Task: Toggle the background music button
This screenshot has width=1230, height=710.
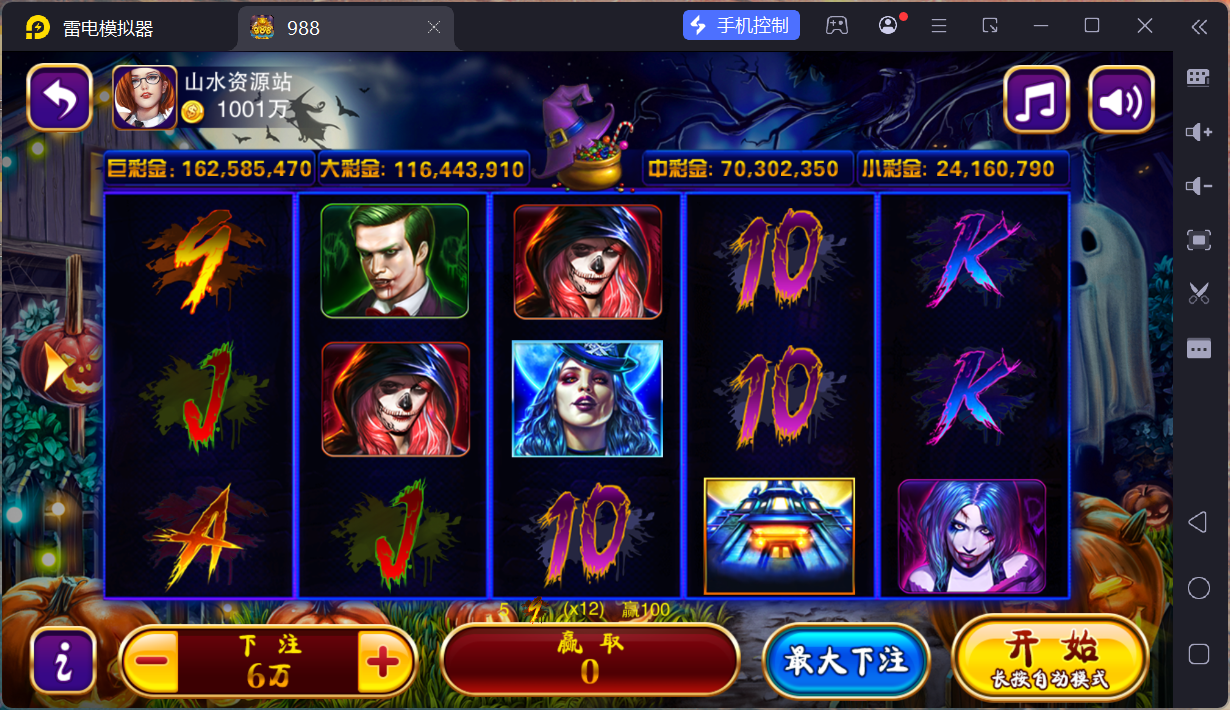Action: pyautogui.click(x=1036, y=99)
